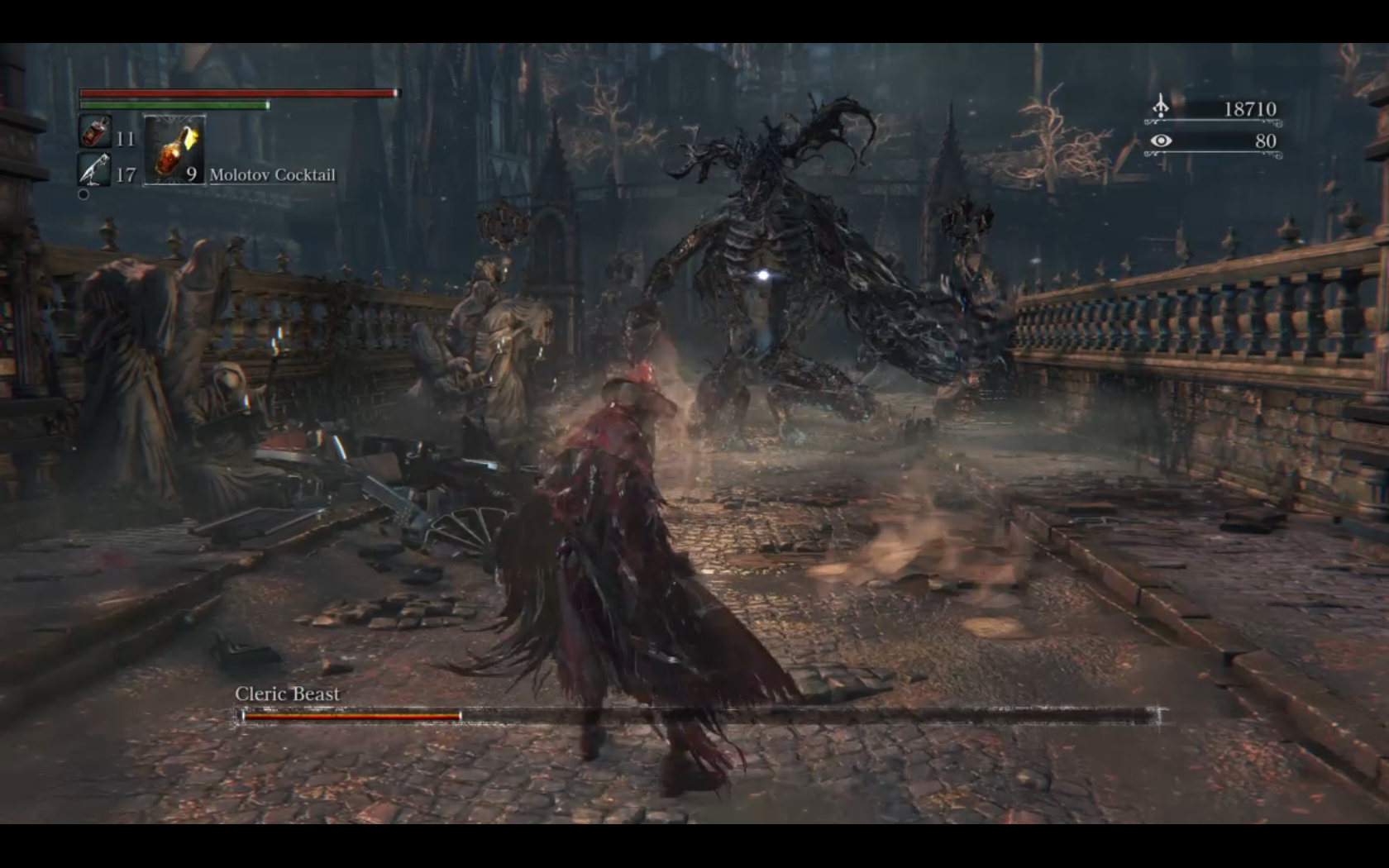Viewport: 1389px width, 868px height.
Task: Click the quicksilver bullet icon
Action: [x=94, y=170]
